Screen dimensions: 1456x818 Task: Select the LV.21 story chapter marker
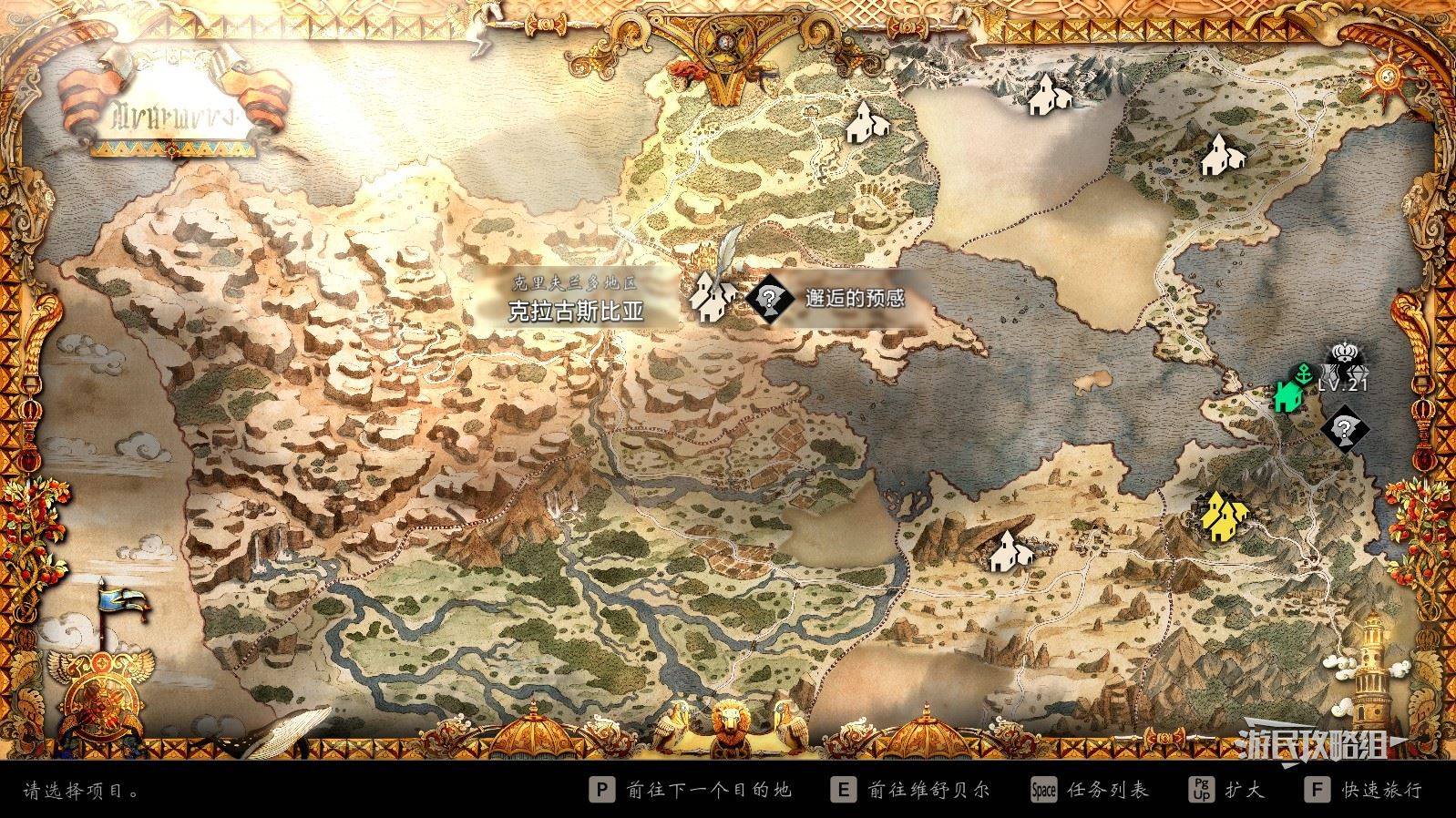point(1345,371)
